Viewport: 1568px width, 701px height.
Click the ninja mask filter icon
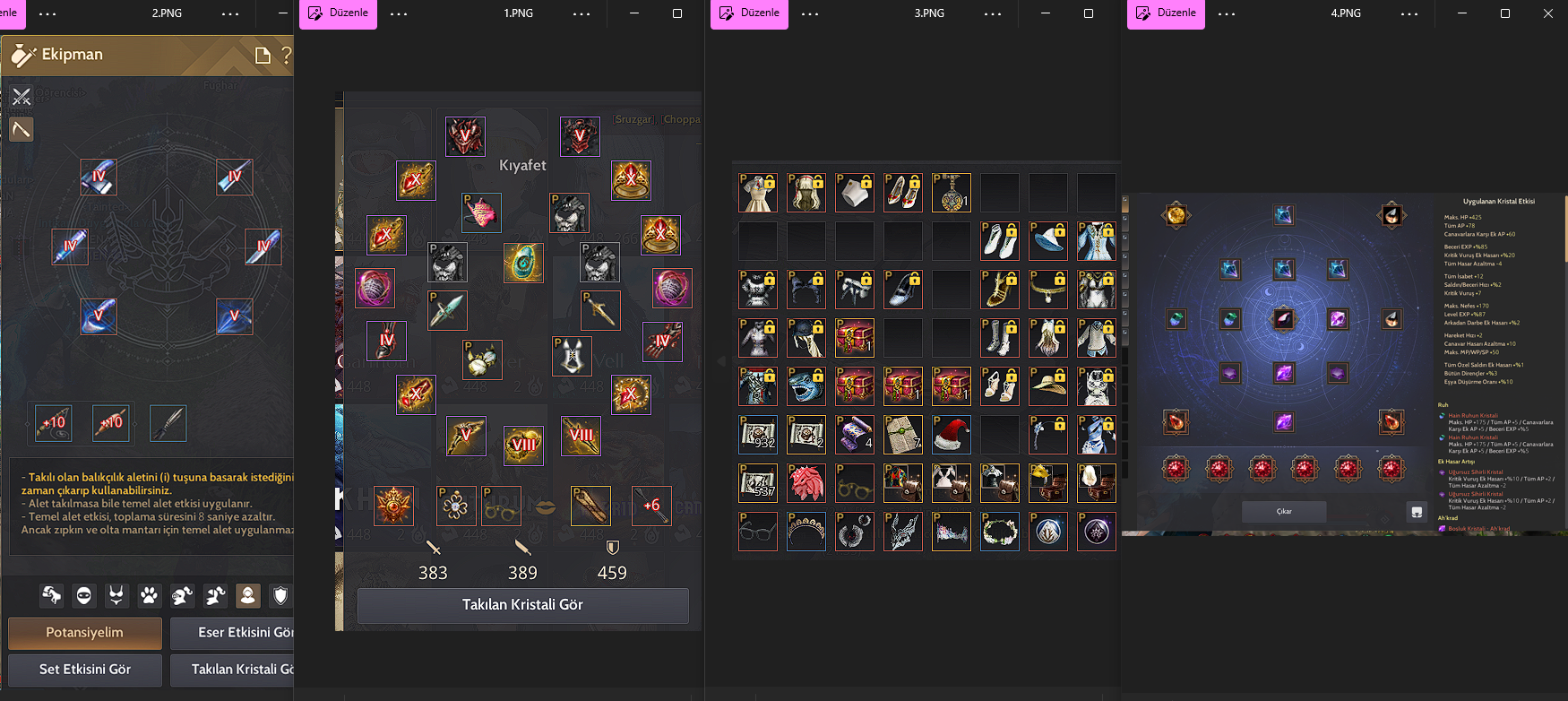click(83, 596)
